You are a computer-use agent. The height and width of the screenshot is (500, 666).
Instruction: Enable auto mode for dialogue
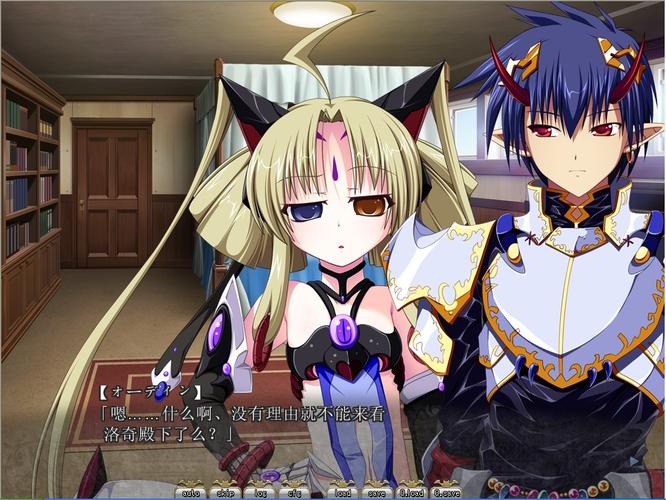(x=189, y=491)
